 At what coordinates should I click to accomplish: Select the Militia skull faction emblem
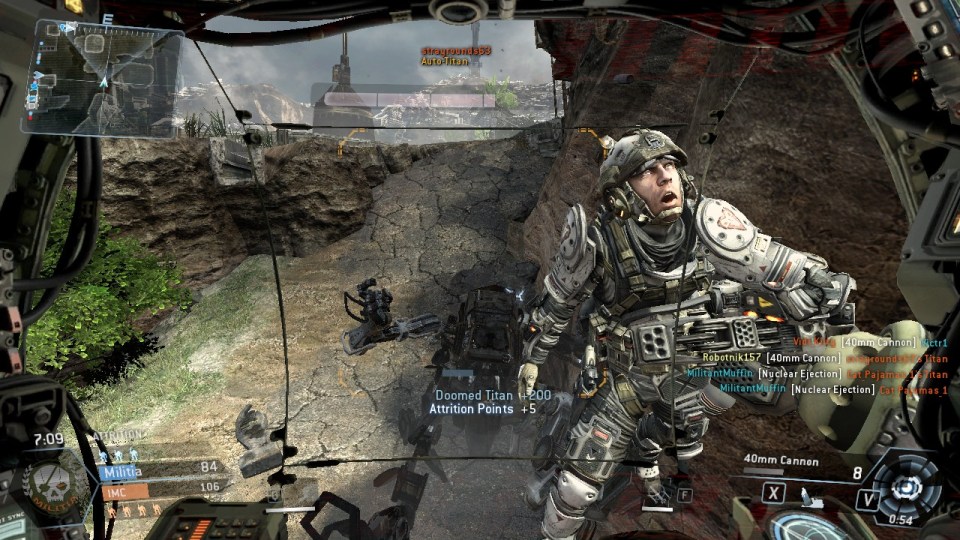[x=49, y=485]
